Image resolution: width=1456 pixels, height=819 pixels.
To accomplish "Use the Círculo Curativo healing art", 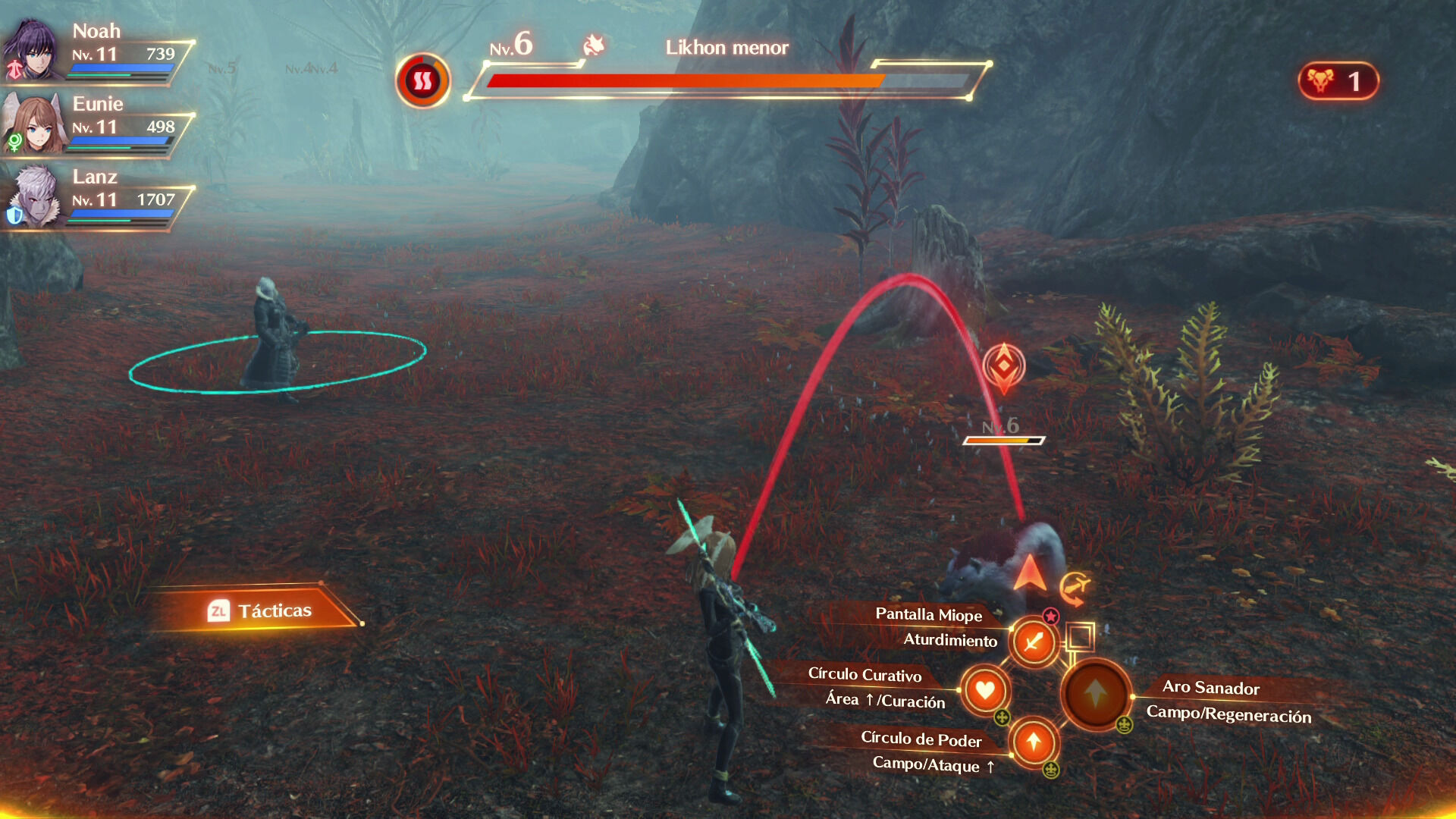I will (x=984, y=690).
